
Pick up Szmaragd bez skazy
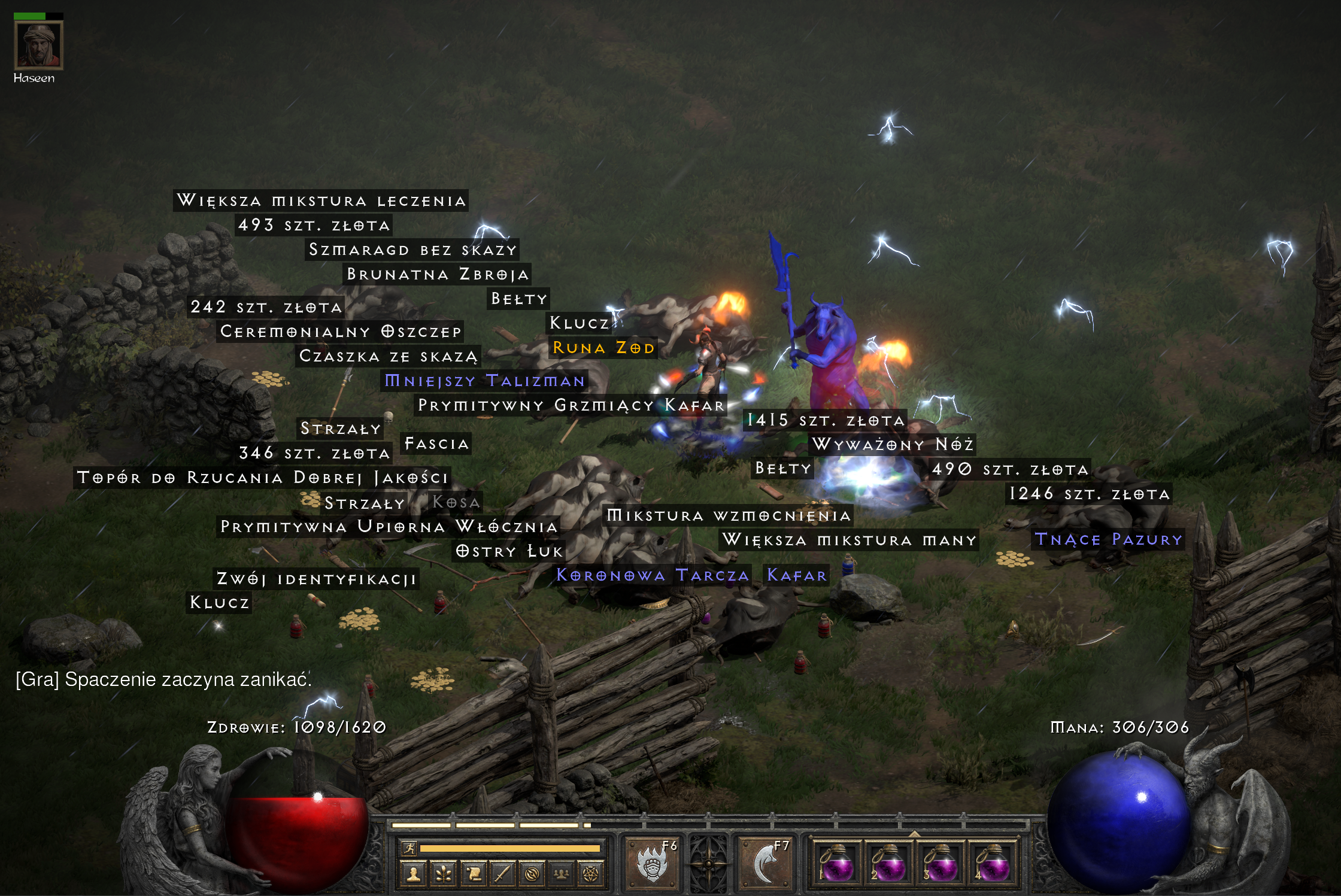[412, 250]
